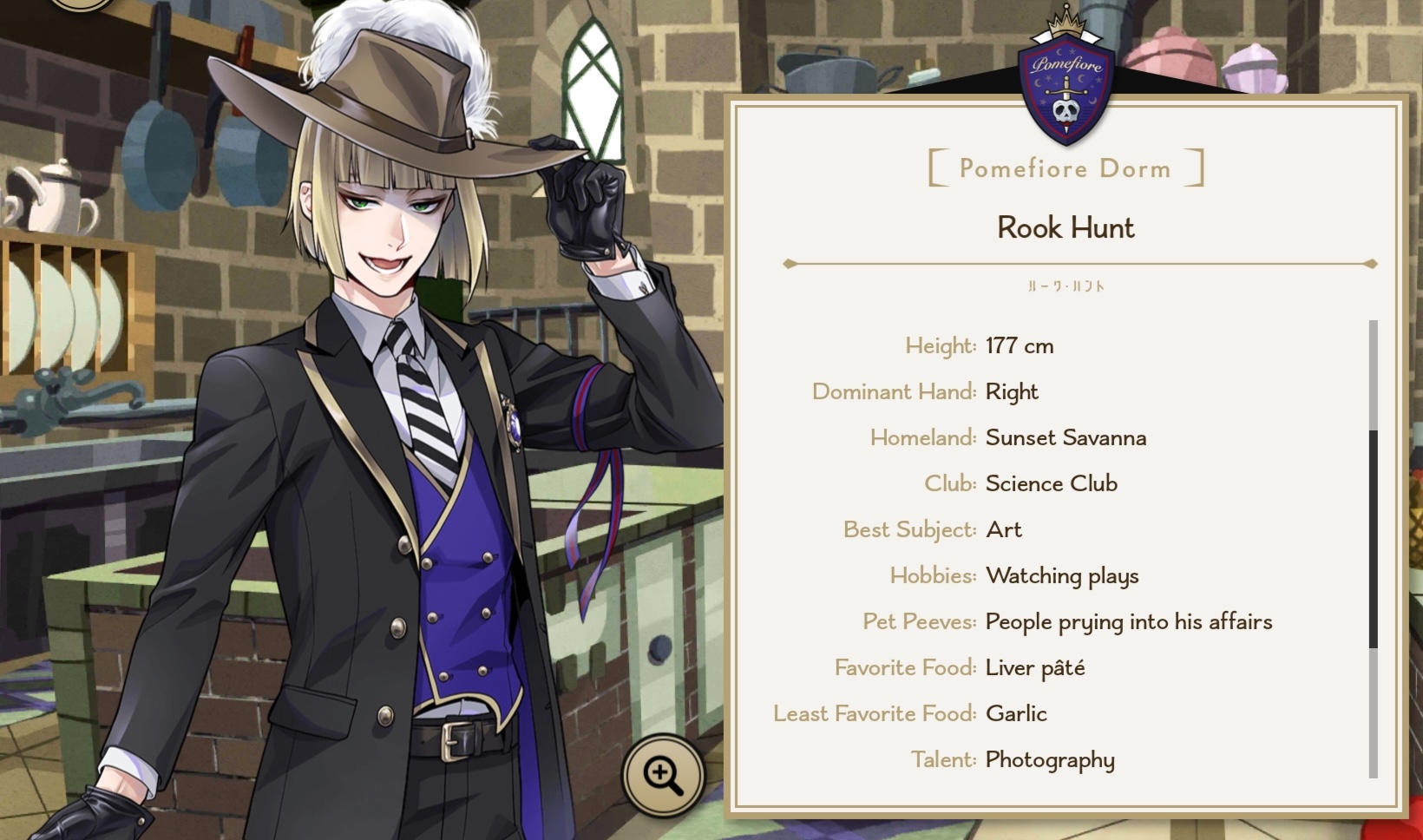Screen dimensions: 1423x840
Task: Open the Pomefiore Dorm label
Action: click(1066, 168)
